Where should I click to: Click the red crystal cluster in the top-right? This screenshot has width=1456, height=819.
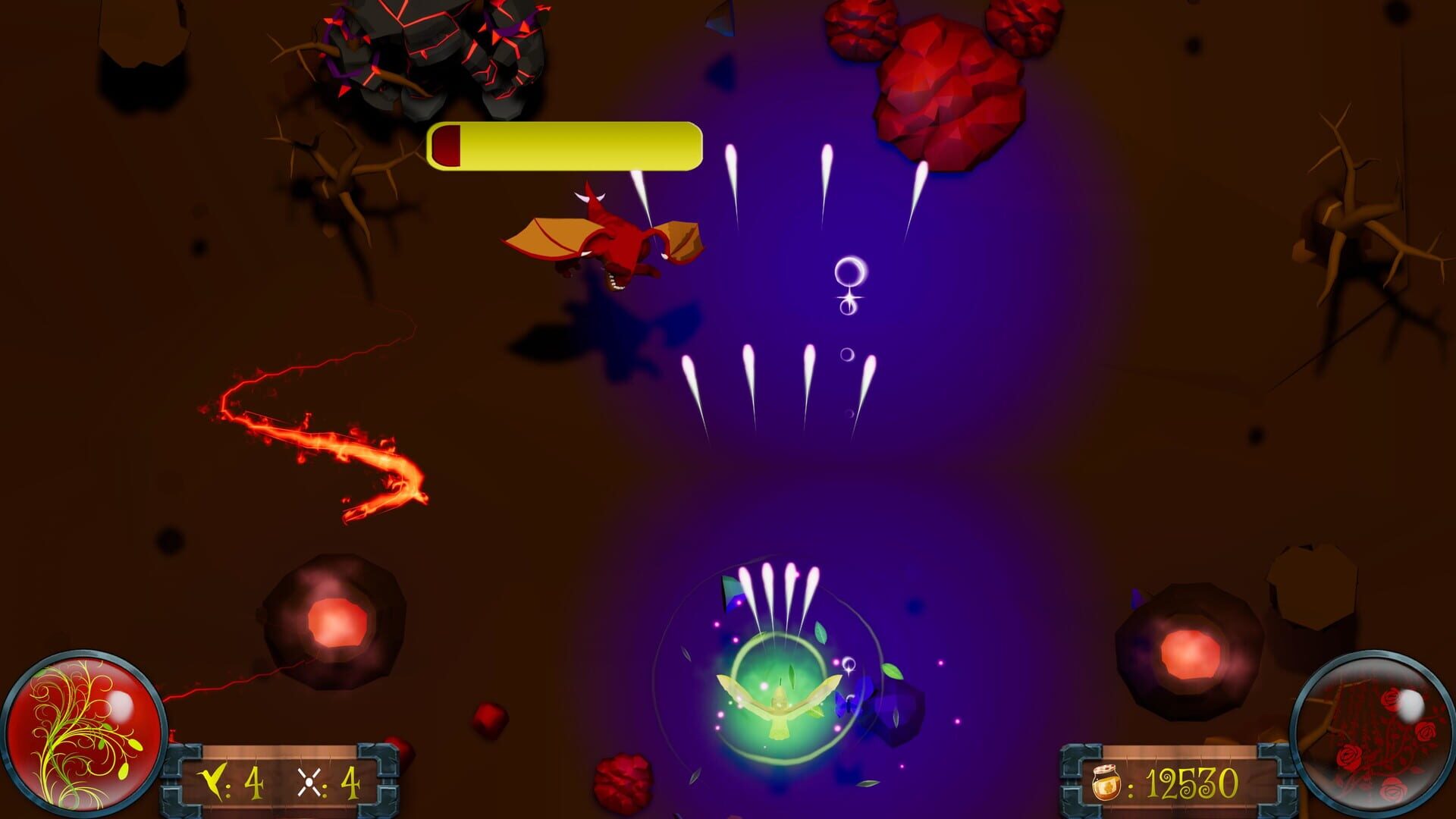(948, 91)
